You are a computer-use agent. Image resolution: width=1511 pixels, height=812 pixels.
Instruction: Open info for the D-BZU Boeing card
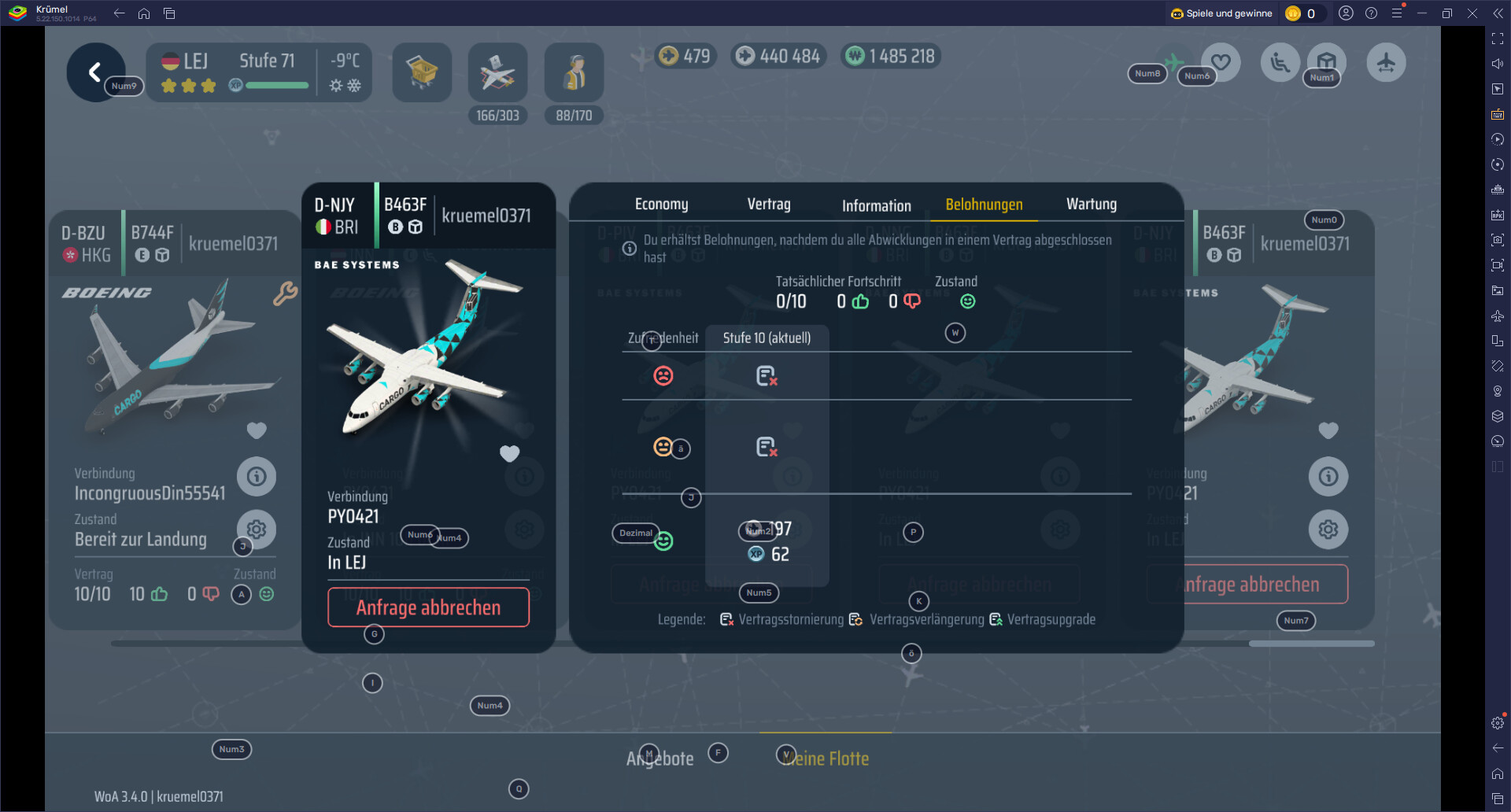coord(257,476)
